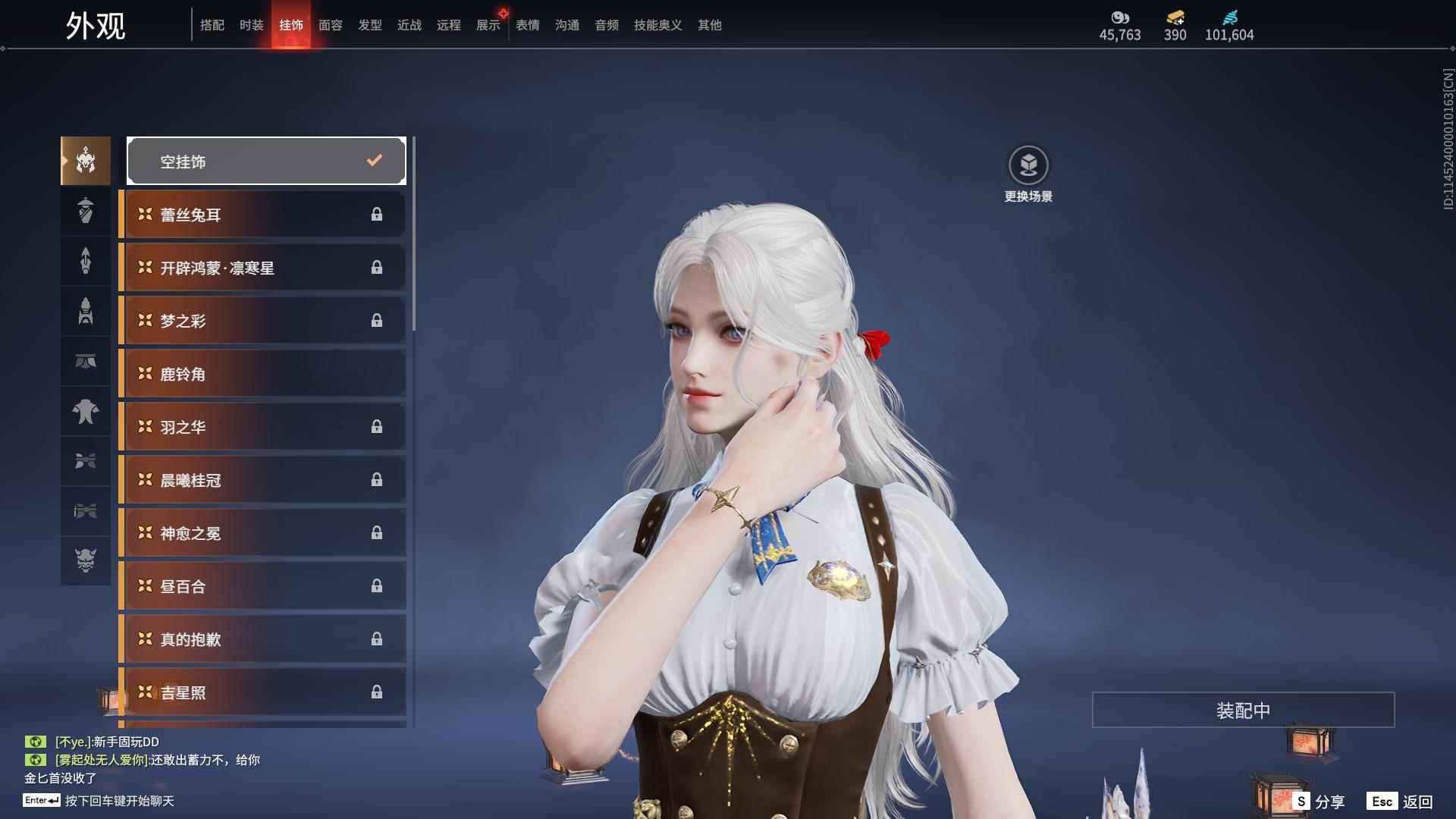Select the 技能奥义 tab

pos(658,25)
